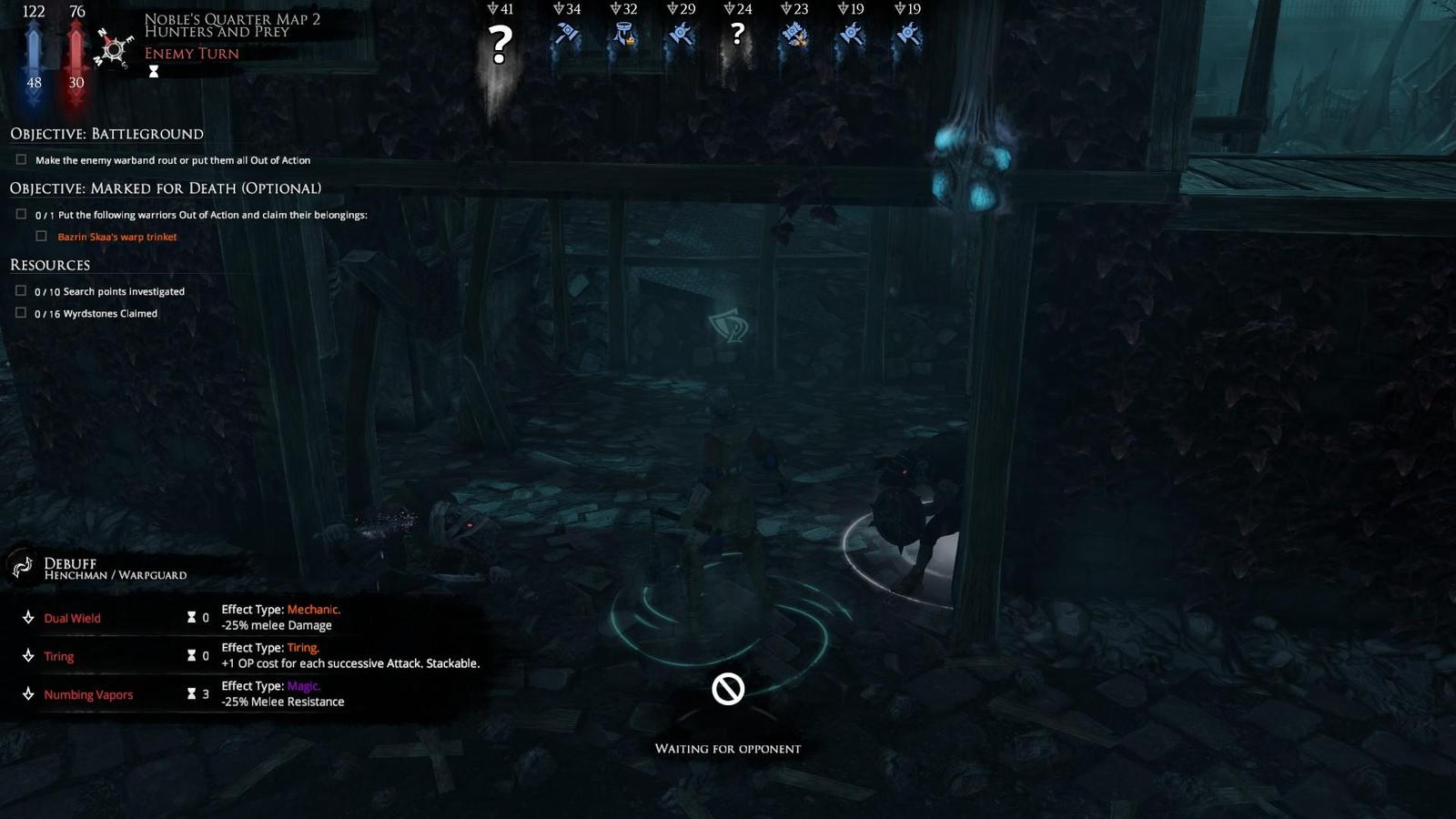
Task: Select the Tiring debuff row
Action: coord(58,656)
